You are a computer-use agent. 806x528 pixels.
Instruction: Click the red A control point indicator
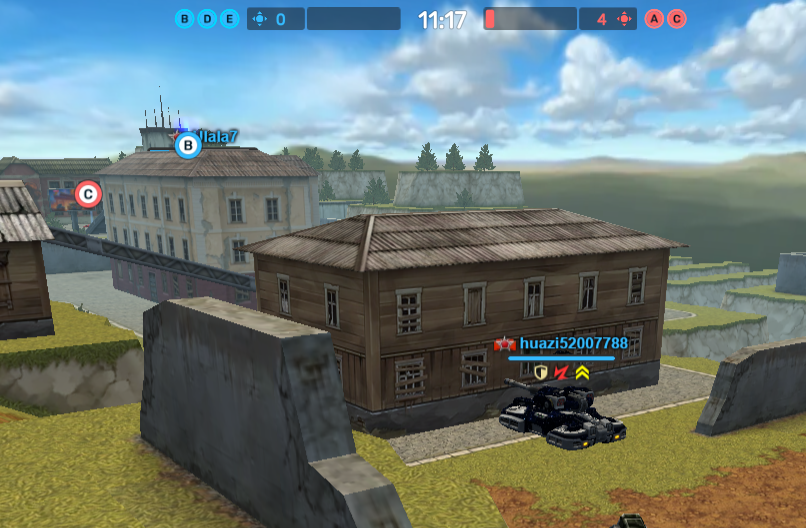pos(655,19)
